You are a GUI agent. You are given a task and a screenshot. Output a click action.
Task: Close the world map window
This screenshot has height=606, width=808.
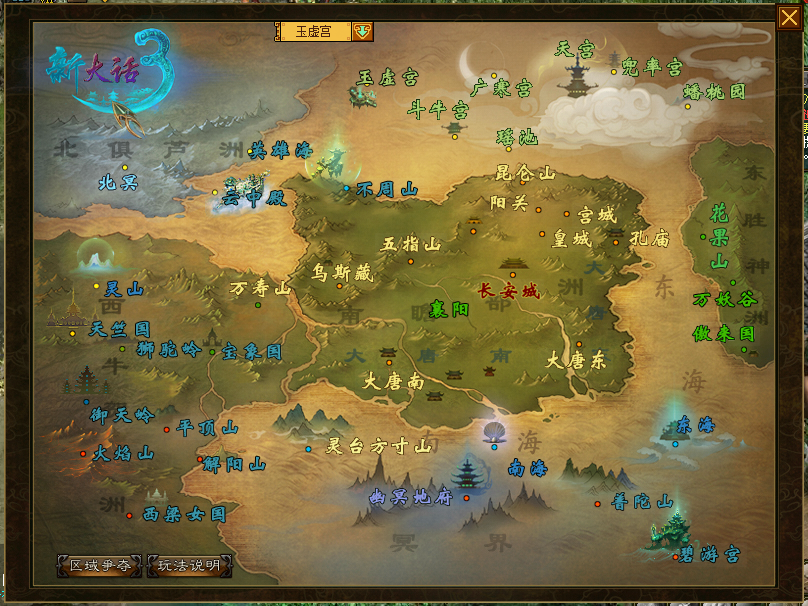[788, 18]
